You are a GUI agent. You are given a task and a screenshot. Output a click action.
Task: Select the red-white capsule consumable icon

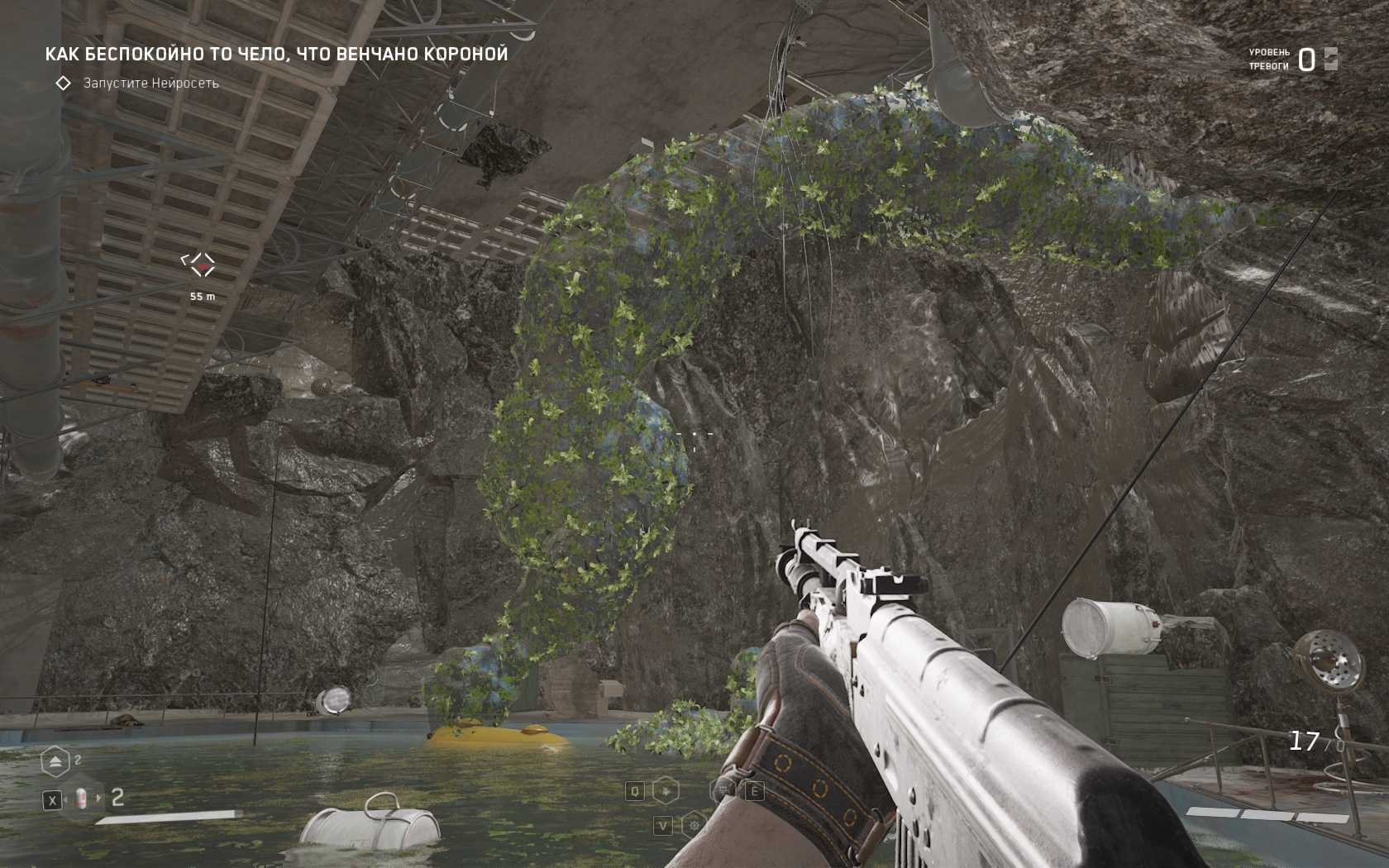81,798
